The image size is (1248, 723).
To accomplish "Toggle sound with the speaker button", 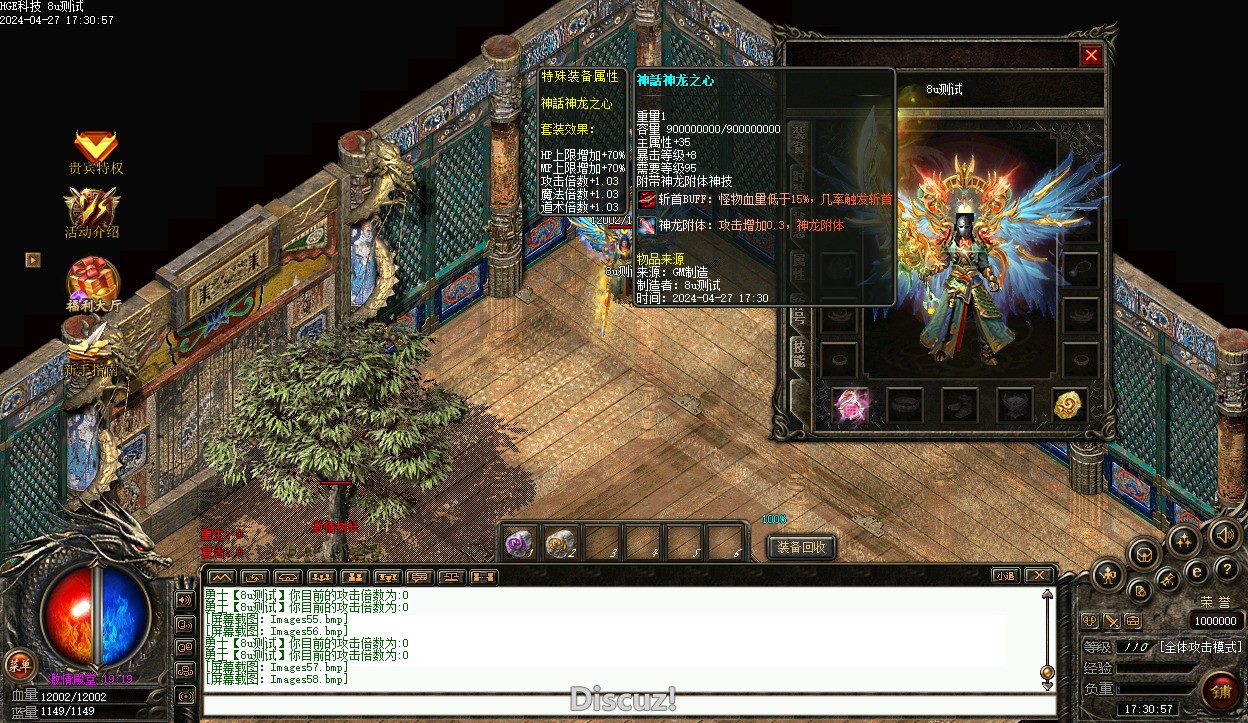I will tap(1224, 534).
